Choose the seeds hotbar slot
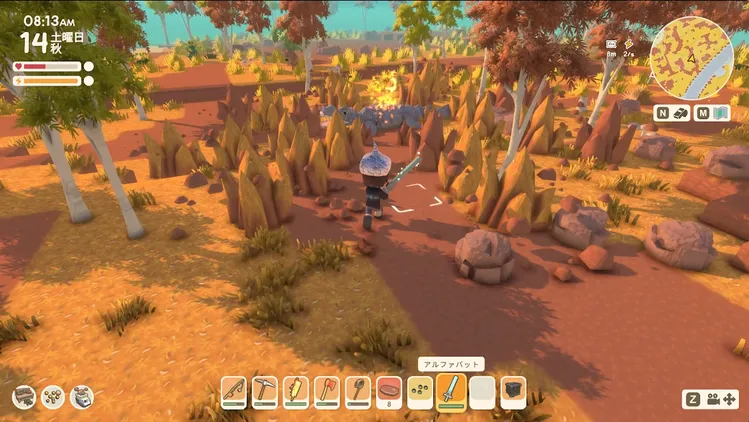Screen dimensions: 749x422 (420, 389)
